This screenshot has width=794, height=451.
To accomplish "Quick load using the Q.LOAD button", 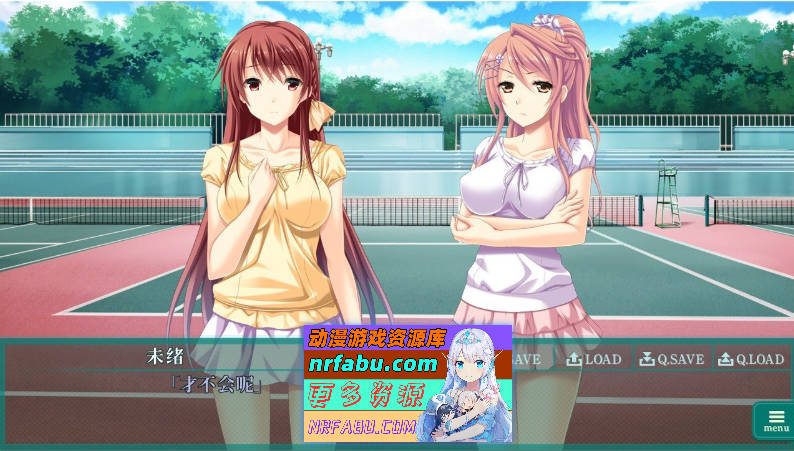I will [x=751, y=359].
